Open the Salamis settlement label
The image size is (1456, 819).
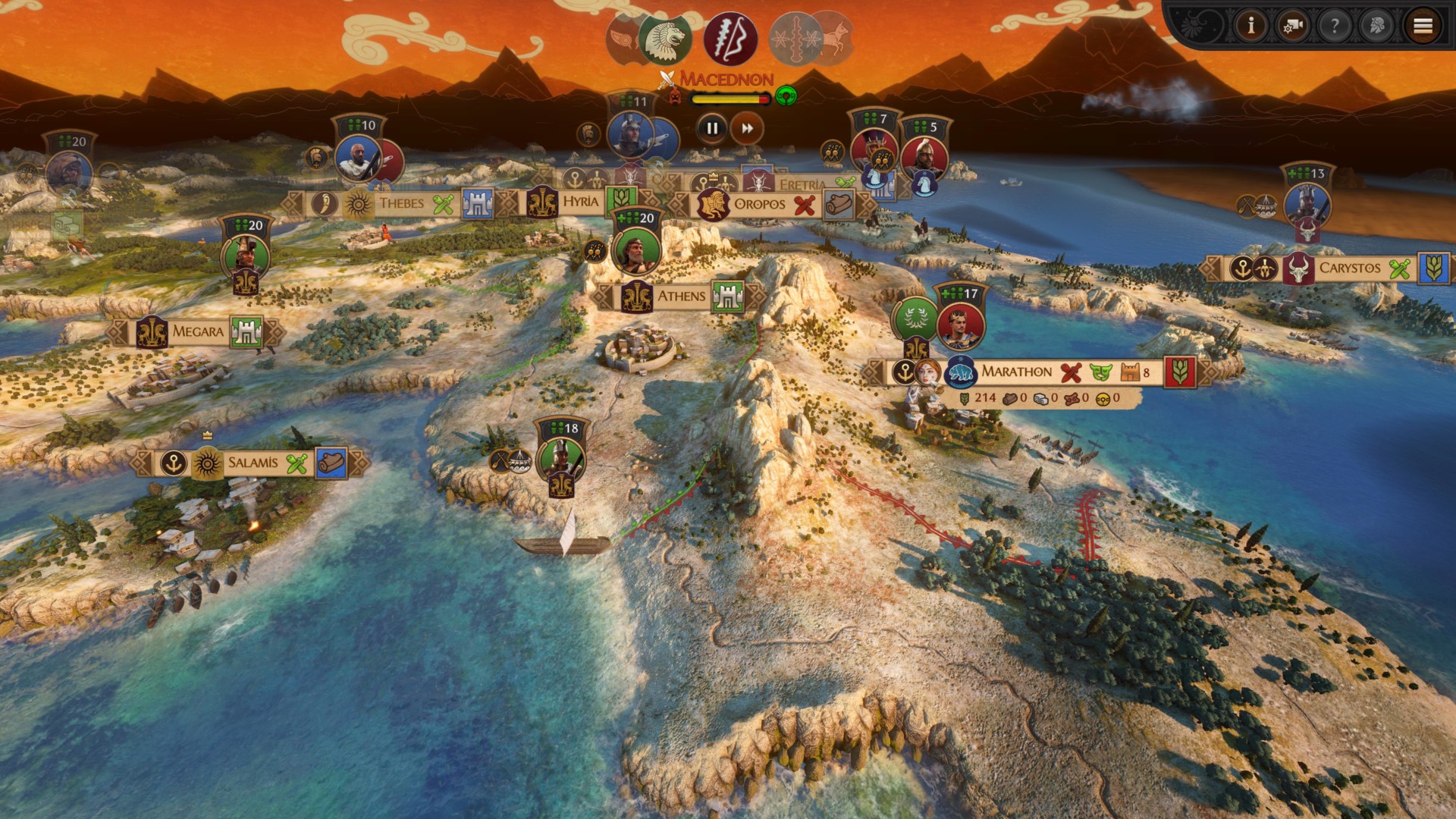tap(253, 463)
